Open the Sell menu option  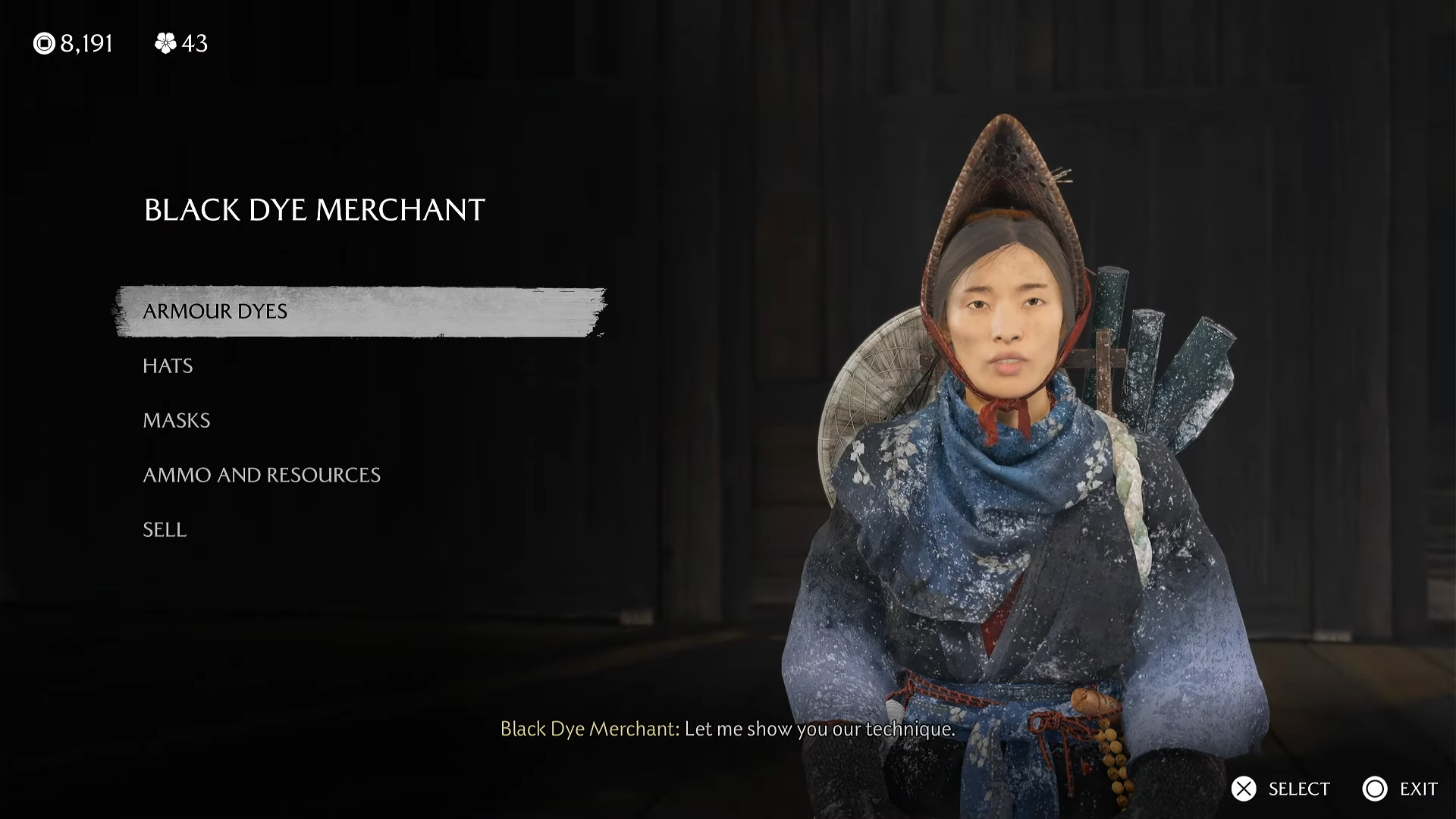click(164, 530)
